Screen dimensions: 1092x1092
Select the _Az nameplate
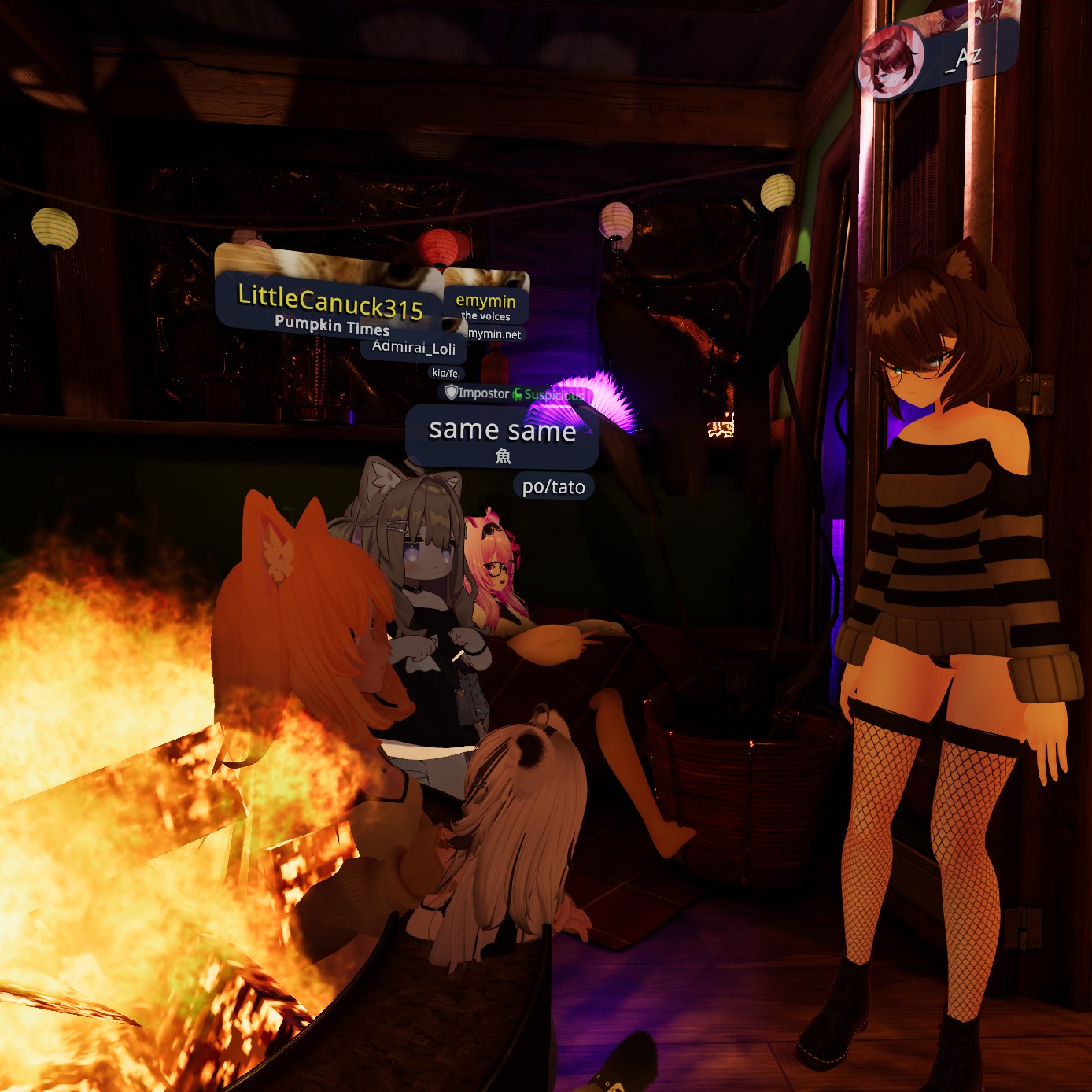pos(967,57)
